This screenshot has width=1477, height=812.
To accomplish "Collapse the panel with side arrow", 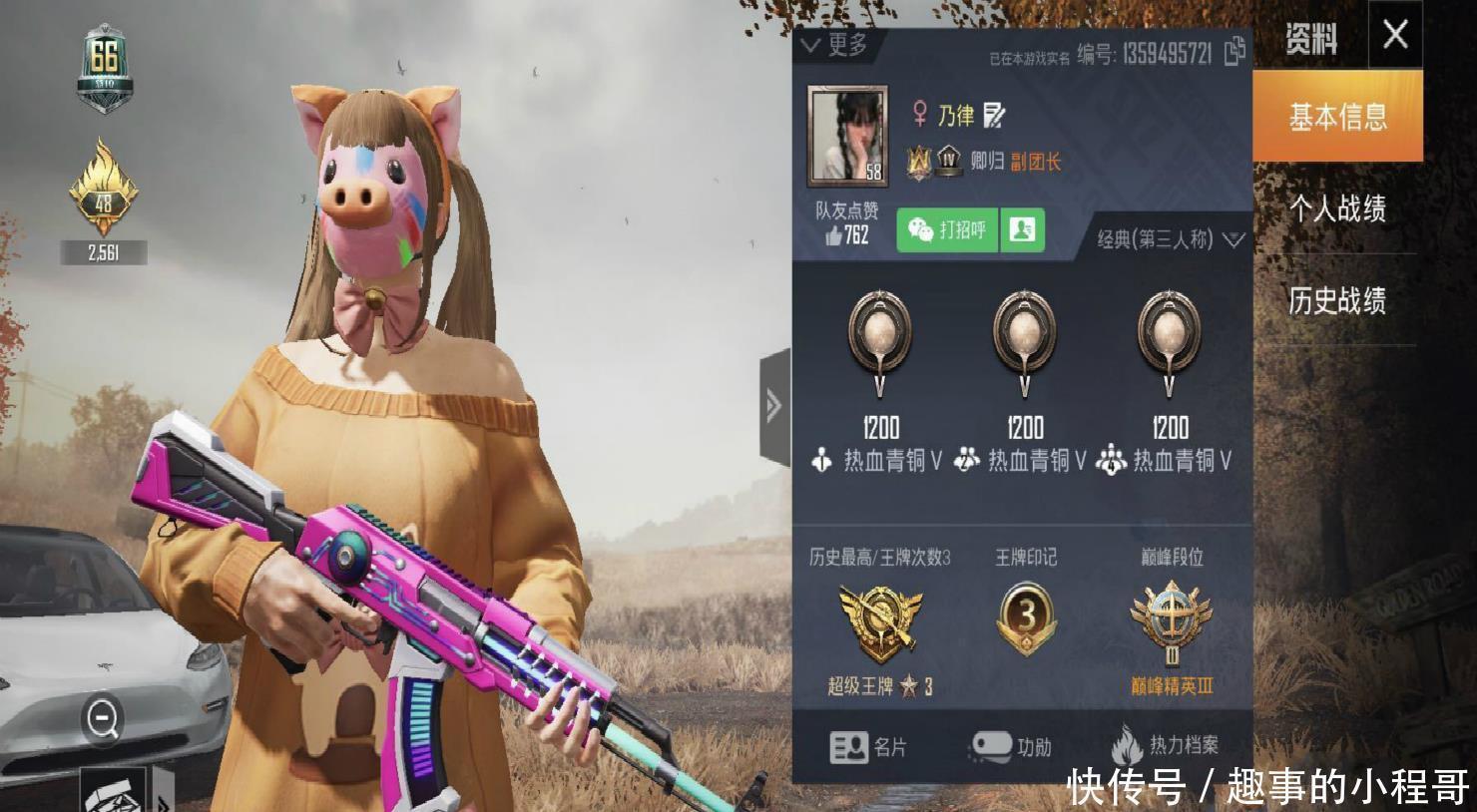I will [774, 406].
